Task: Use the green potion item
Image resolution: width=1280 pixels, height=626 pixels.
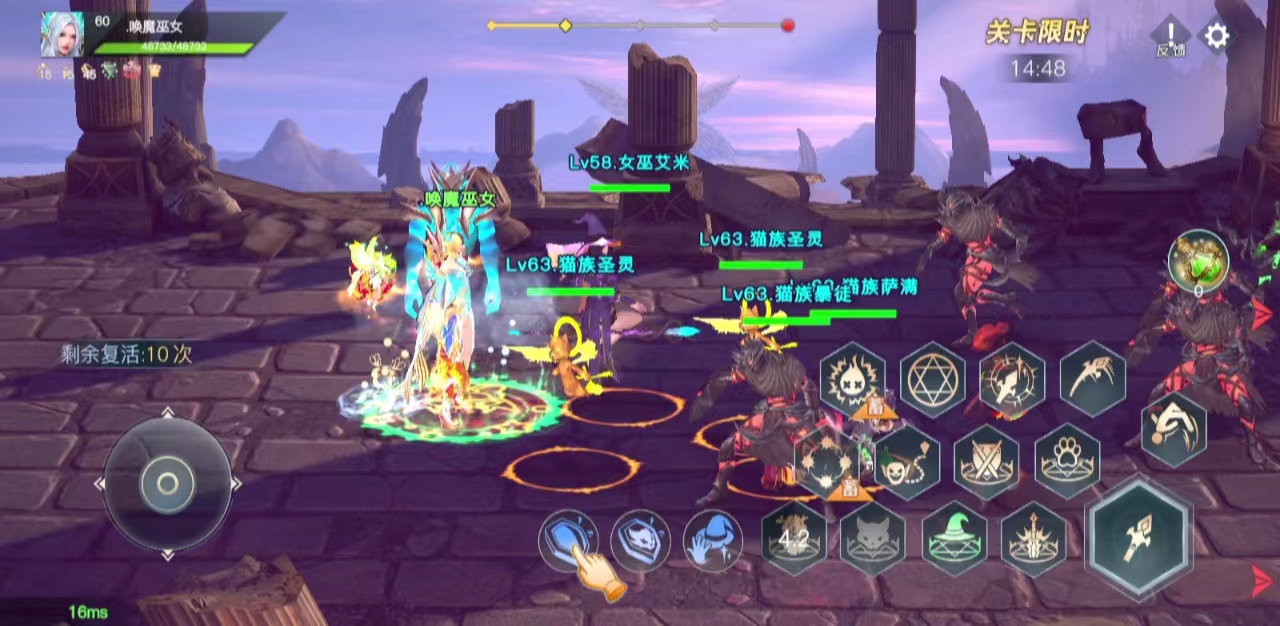Action: pos(1198,262)
